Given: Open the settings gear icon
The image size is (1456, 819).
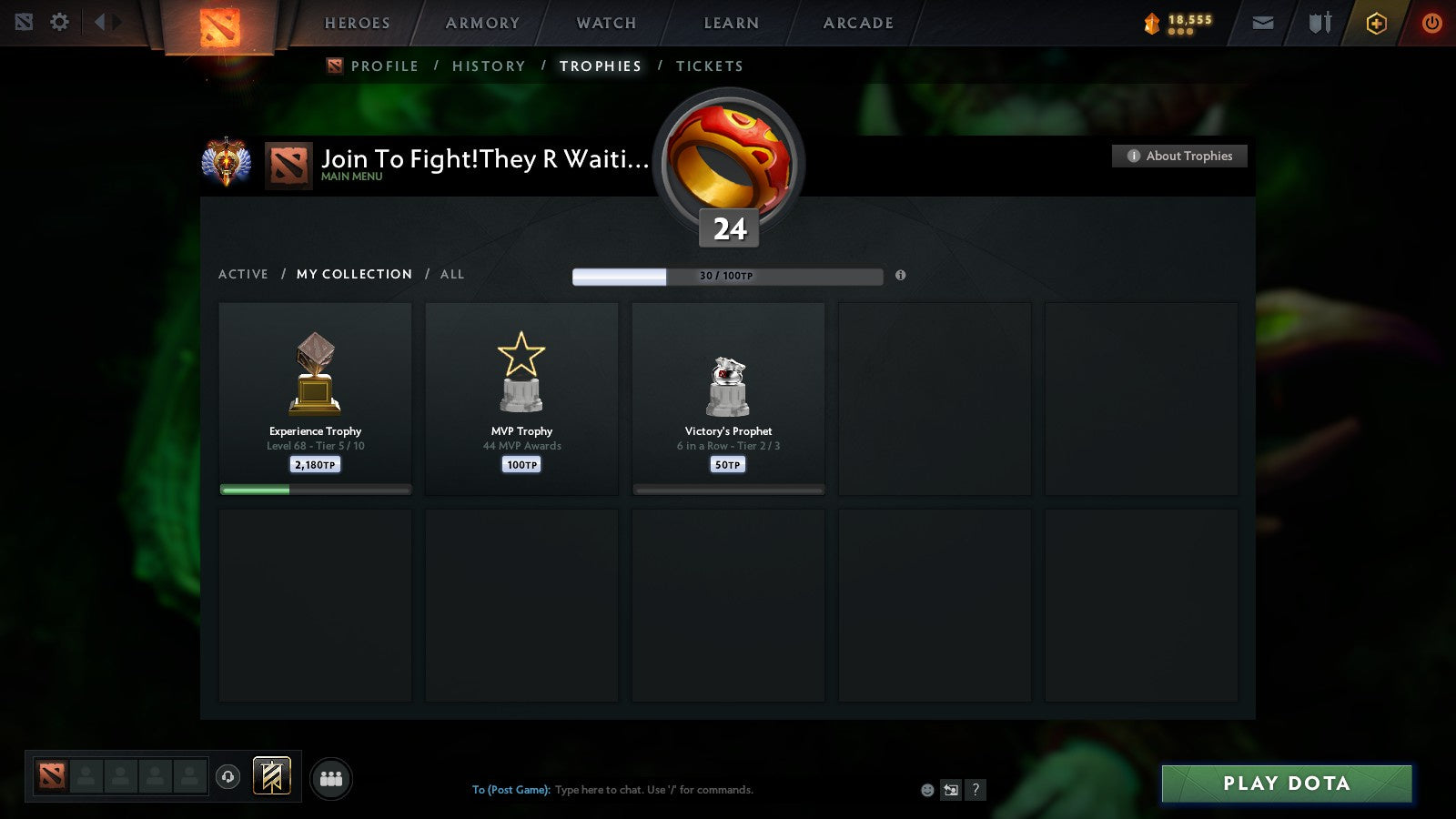Looking at the screenshot, I should [x=59, y=22].
